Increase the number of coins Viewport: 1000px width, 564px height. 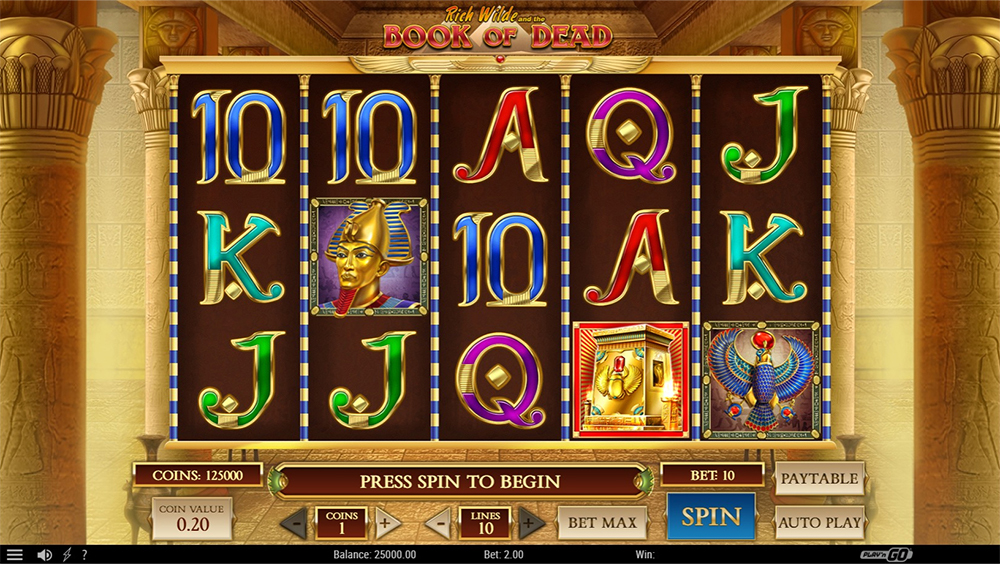click(x=388, y=523)
